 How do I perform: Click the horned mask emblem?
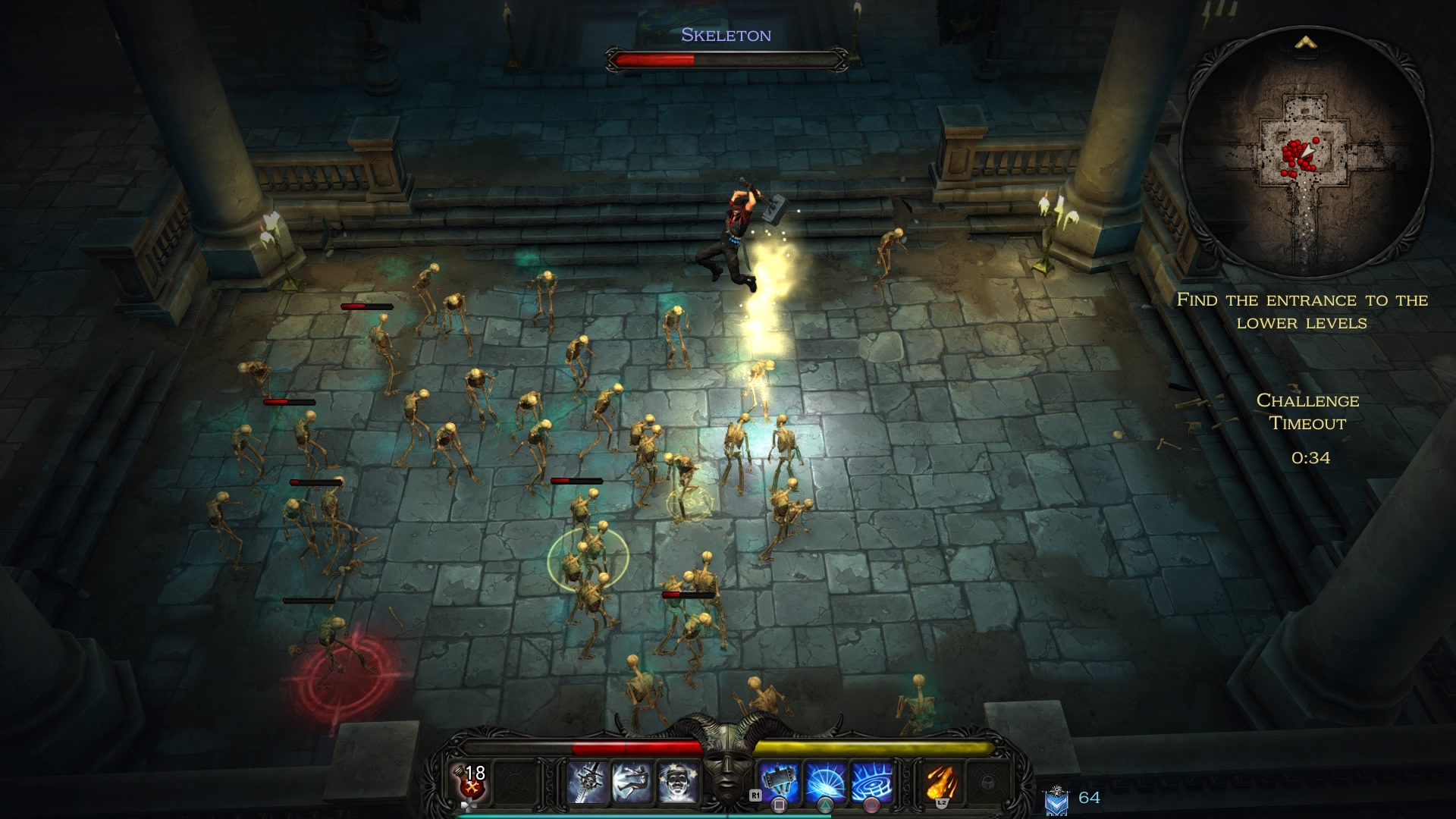[x=728, y=766]
